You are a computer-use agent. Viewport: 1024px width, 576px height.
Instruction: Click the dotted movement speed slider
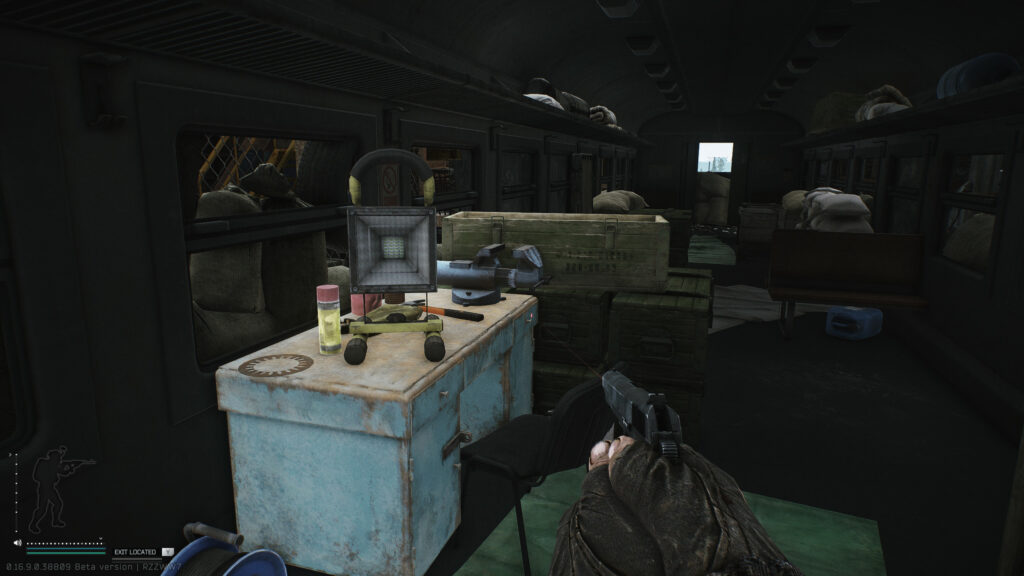[66, 543]
